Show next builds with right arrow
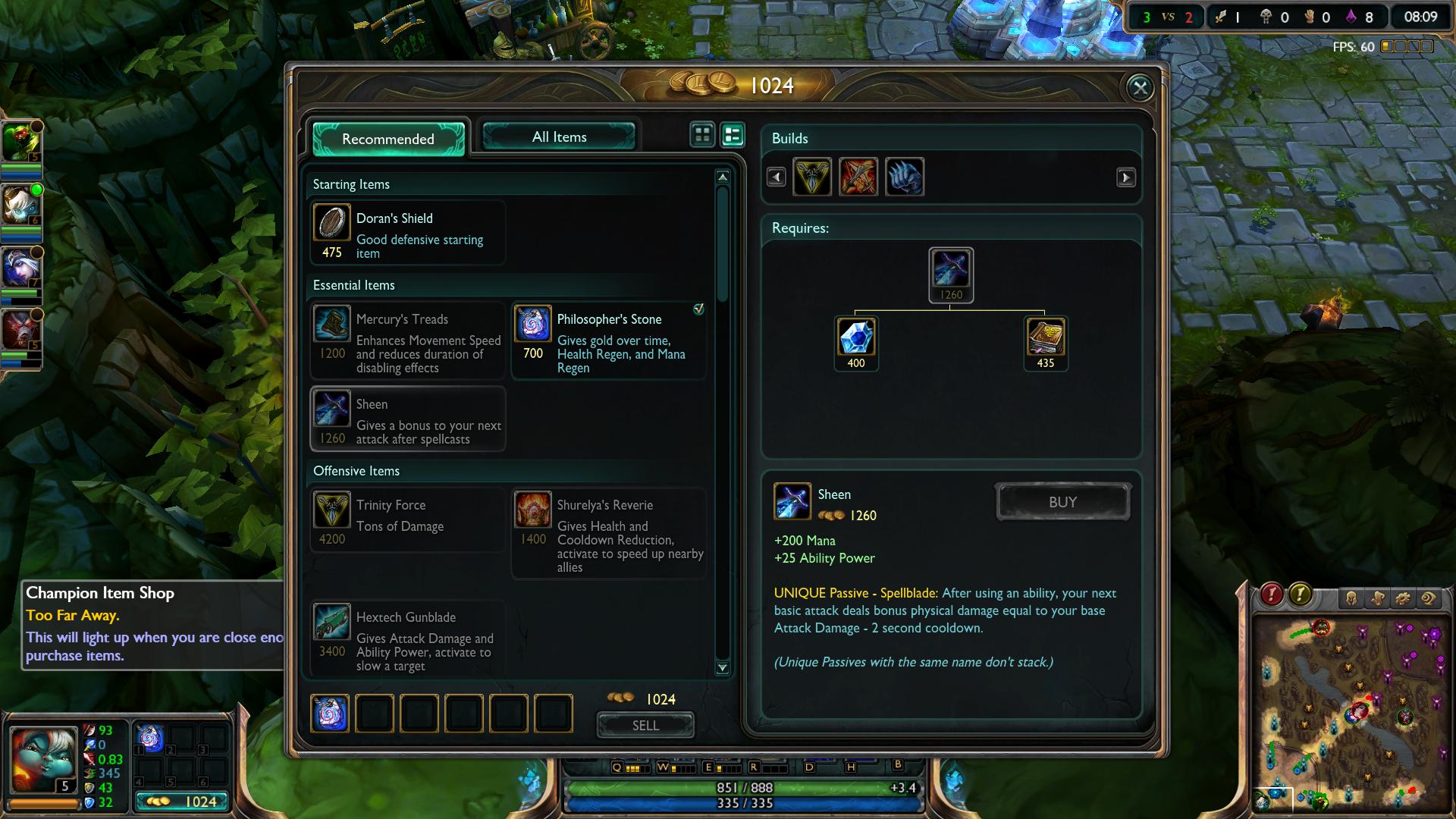 click(1126, 177)
